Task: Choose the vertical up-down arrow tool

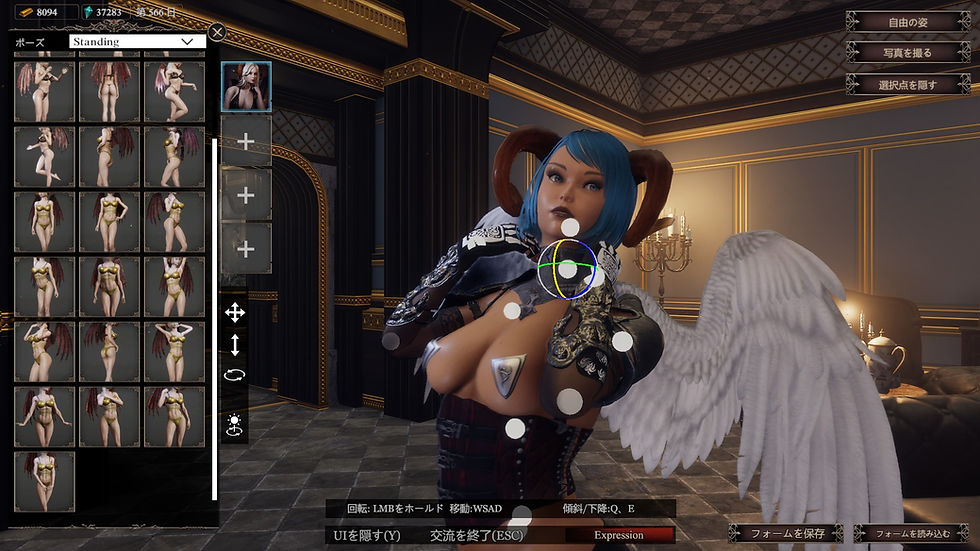Action: [235, 345]
